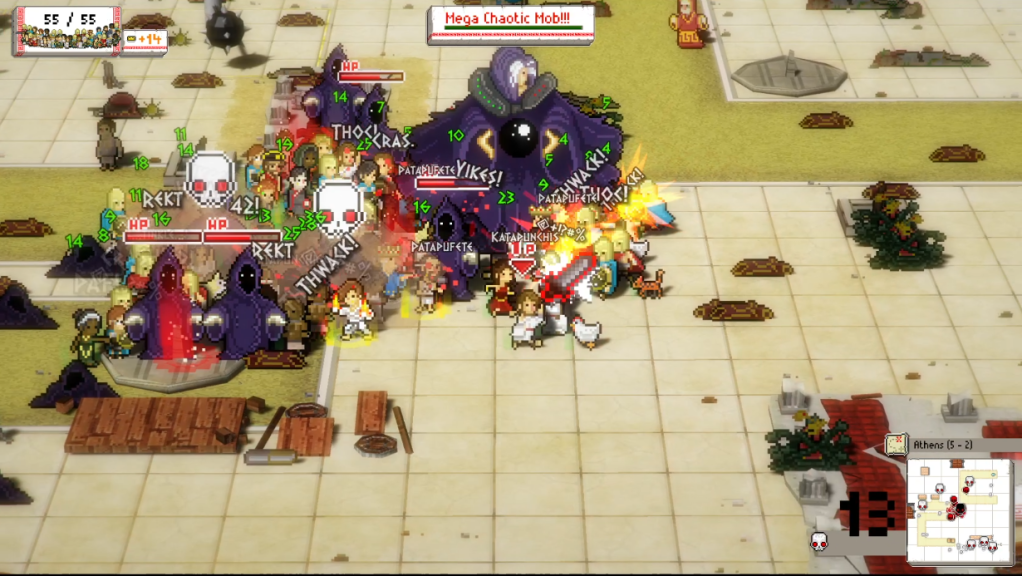
Task: Open the treasure map icon beside Athens
Action: click(895, 444)
